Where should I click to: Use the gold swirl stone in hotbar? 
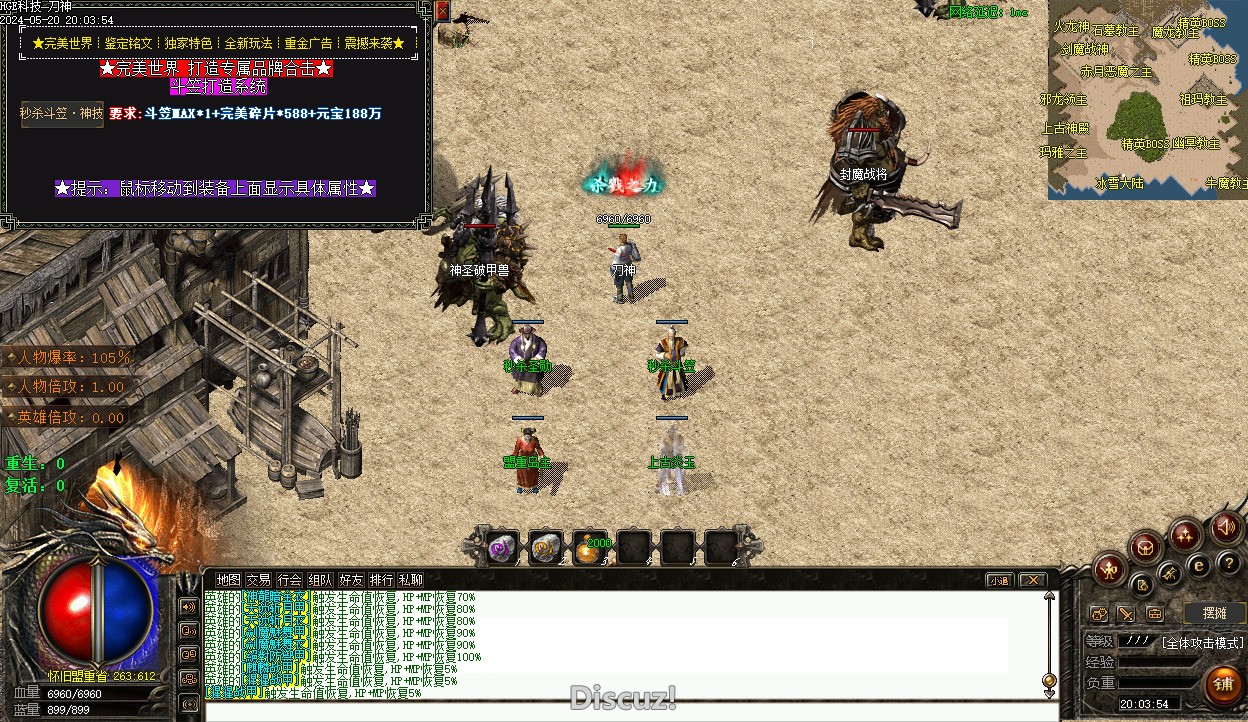click(546, 547)
